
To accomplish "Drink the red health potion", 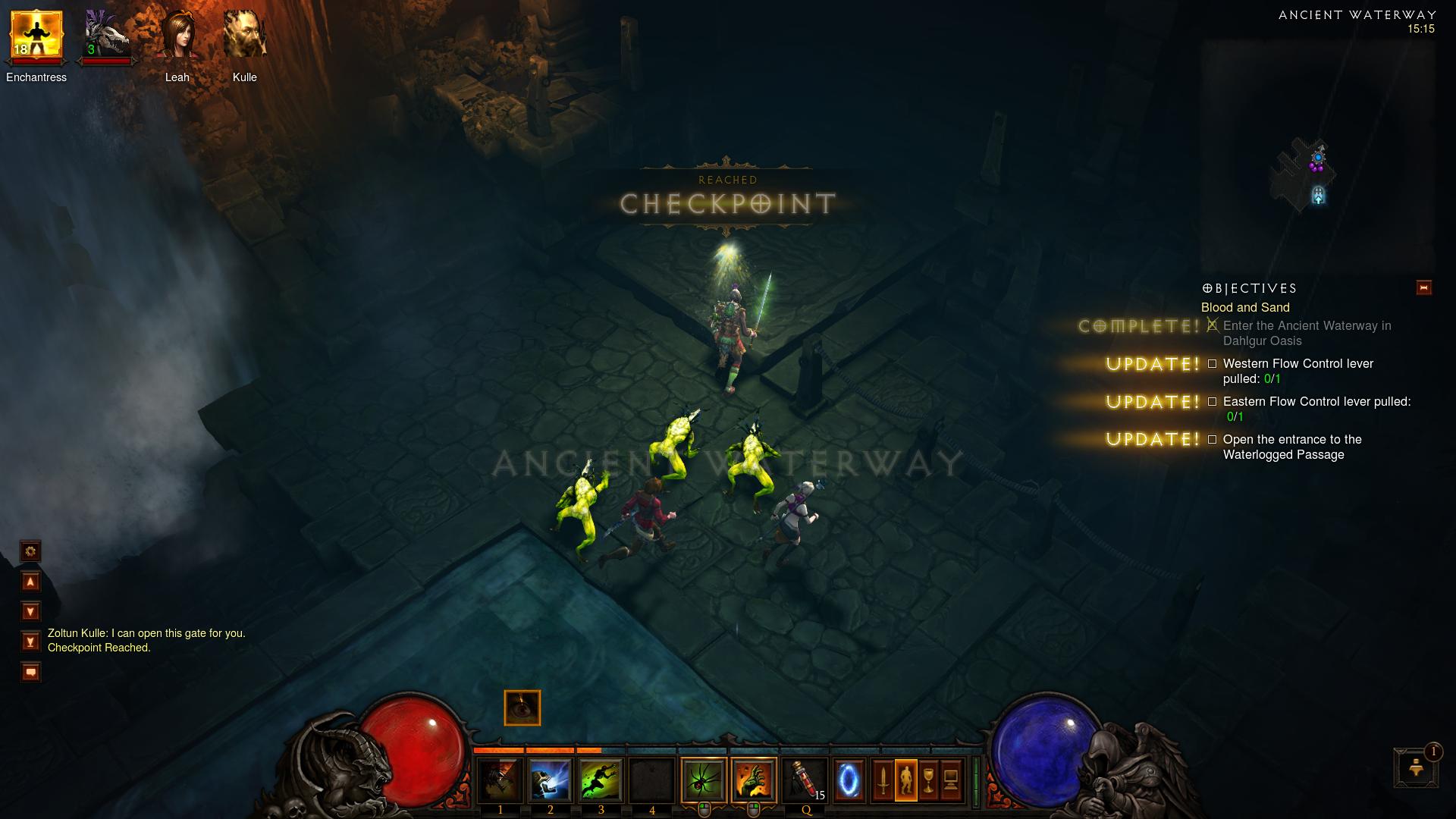I will click(805, 780).
